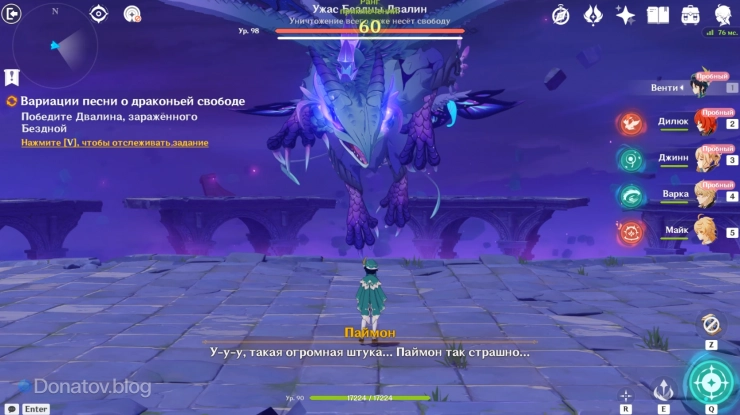The width and height of the screenshot is (740, 415).
Task: Open the winged events icon
Action: (593, 15)
